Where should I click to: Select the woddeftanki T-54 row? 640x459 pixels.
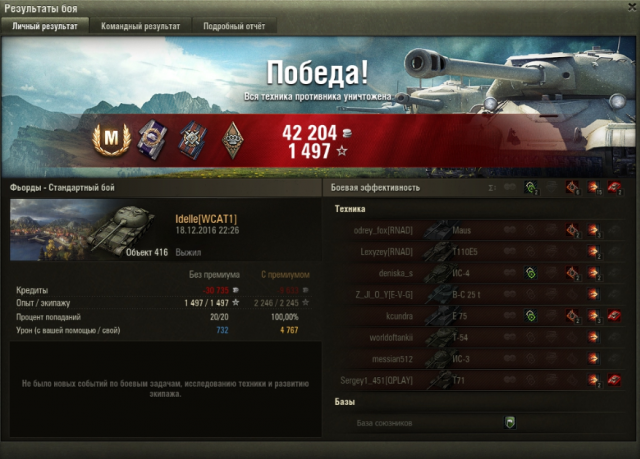point(480,338)
